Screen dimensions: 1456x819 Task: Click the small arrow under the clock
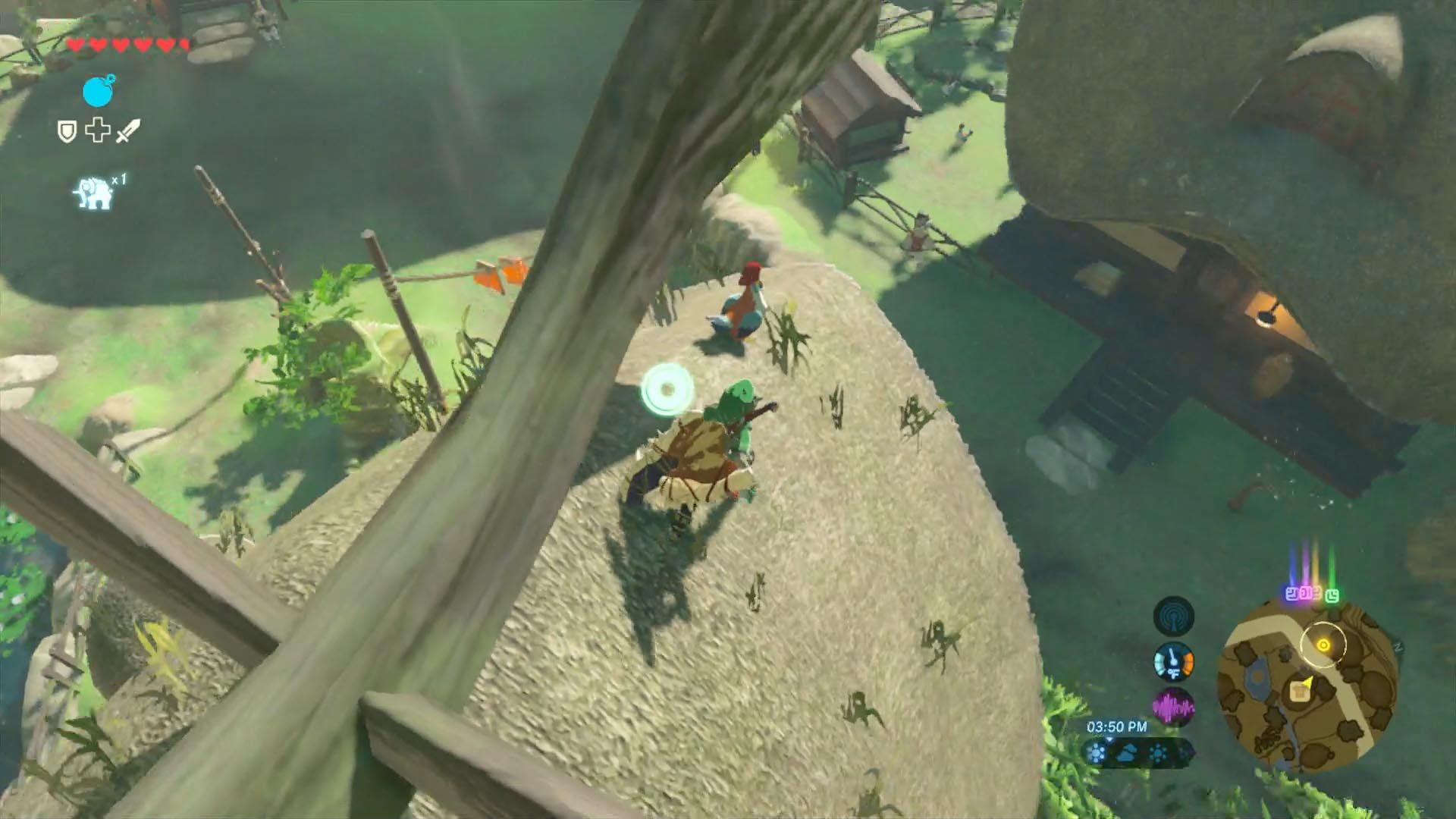click(1110, 739)
